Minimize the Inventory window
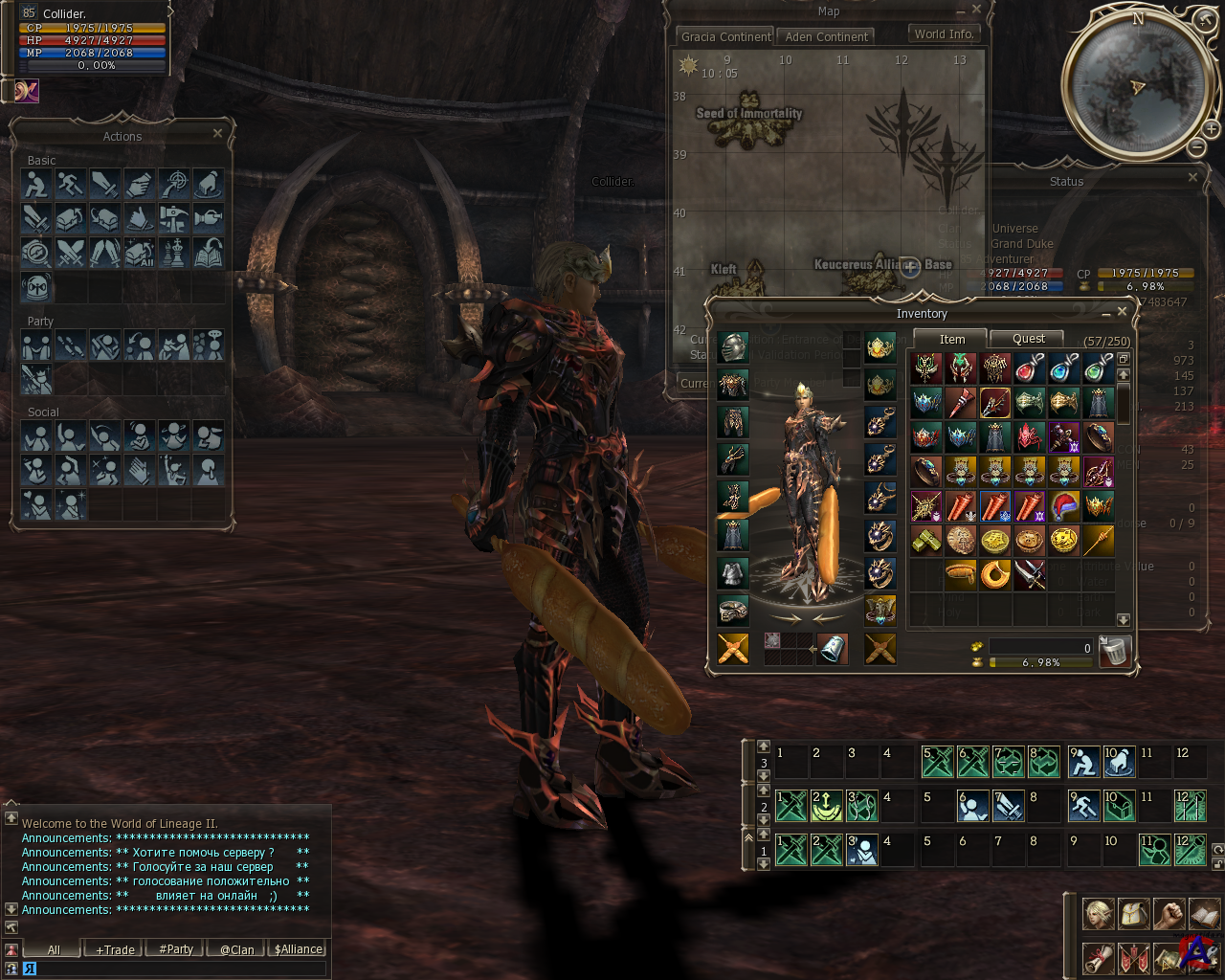Viewport: 1225px width, 980px height. coord(1105,313)
